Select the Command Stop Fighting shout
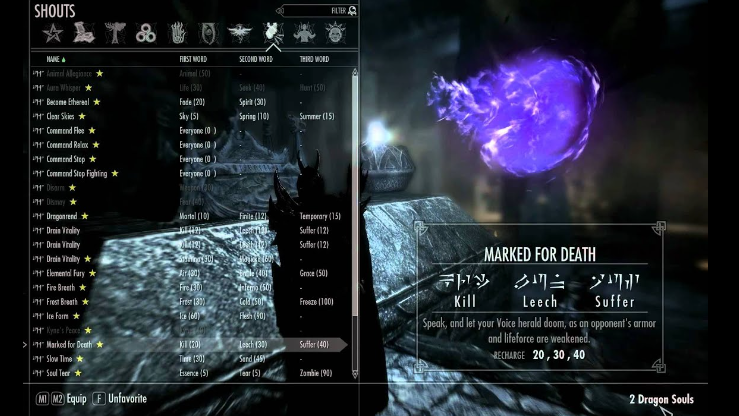Image resolution: width=739 pixels, height=416 pixels. [76, 173]
